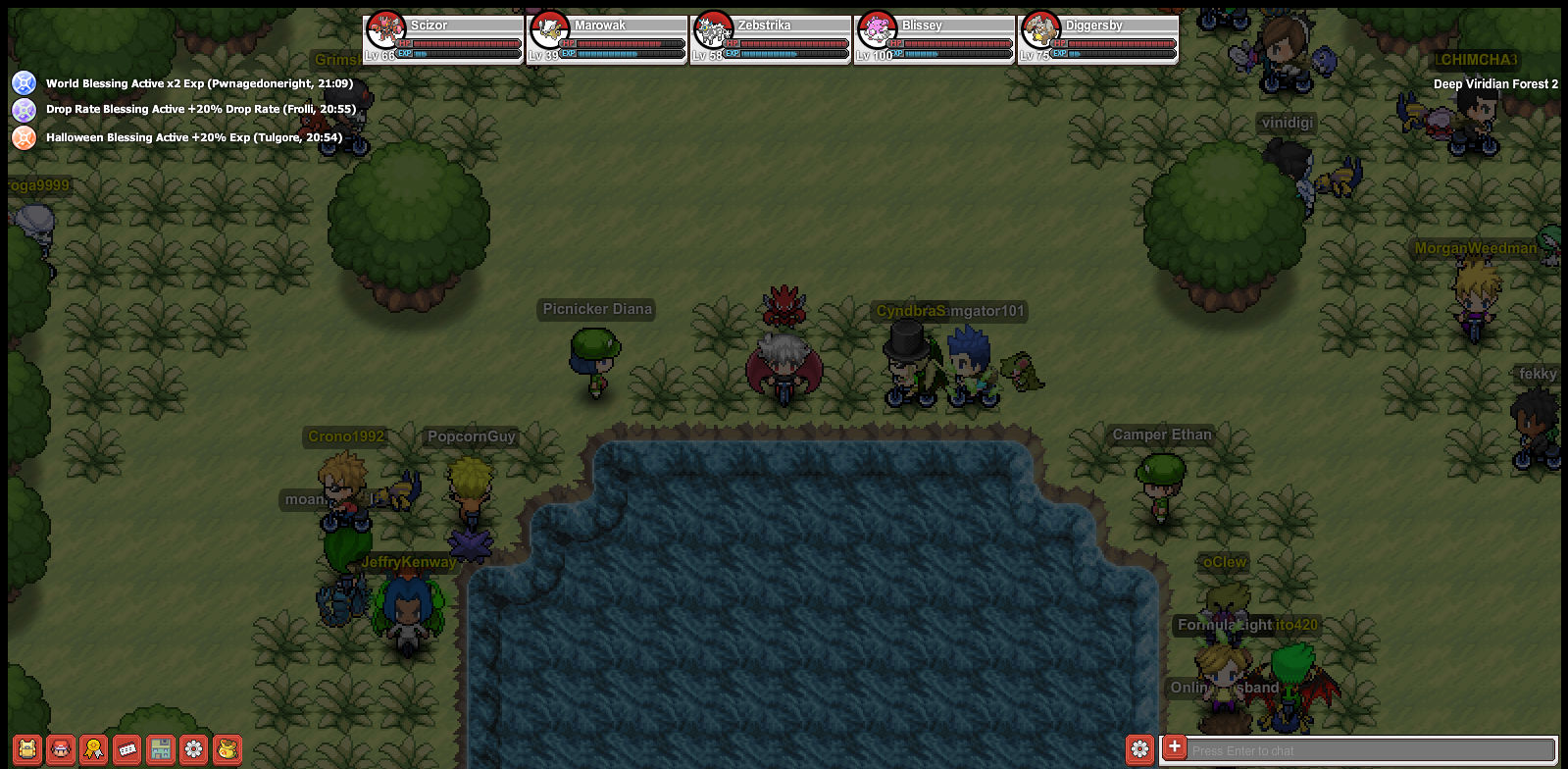The width and height of the screenshot is (1568, 769).
Task: Click the plus button beside chat
Action: click(x=1174, y=747)
